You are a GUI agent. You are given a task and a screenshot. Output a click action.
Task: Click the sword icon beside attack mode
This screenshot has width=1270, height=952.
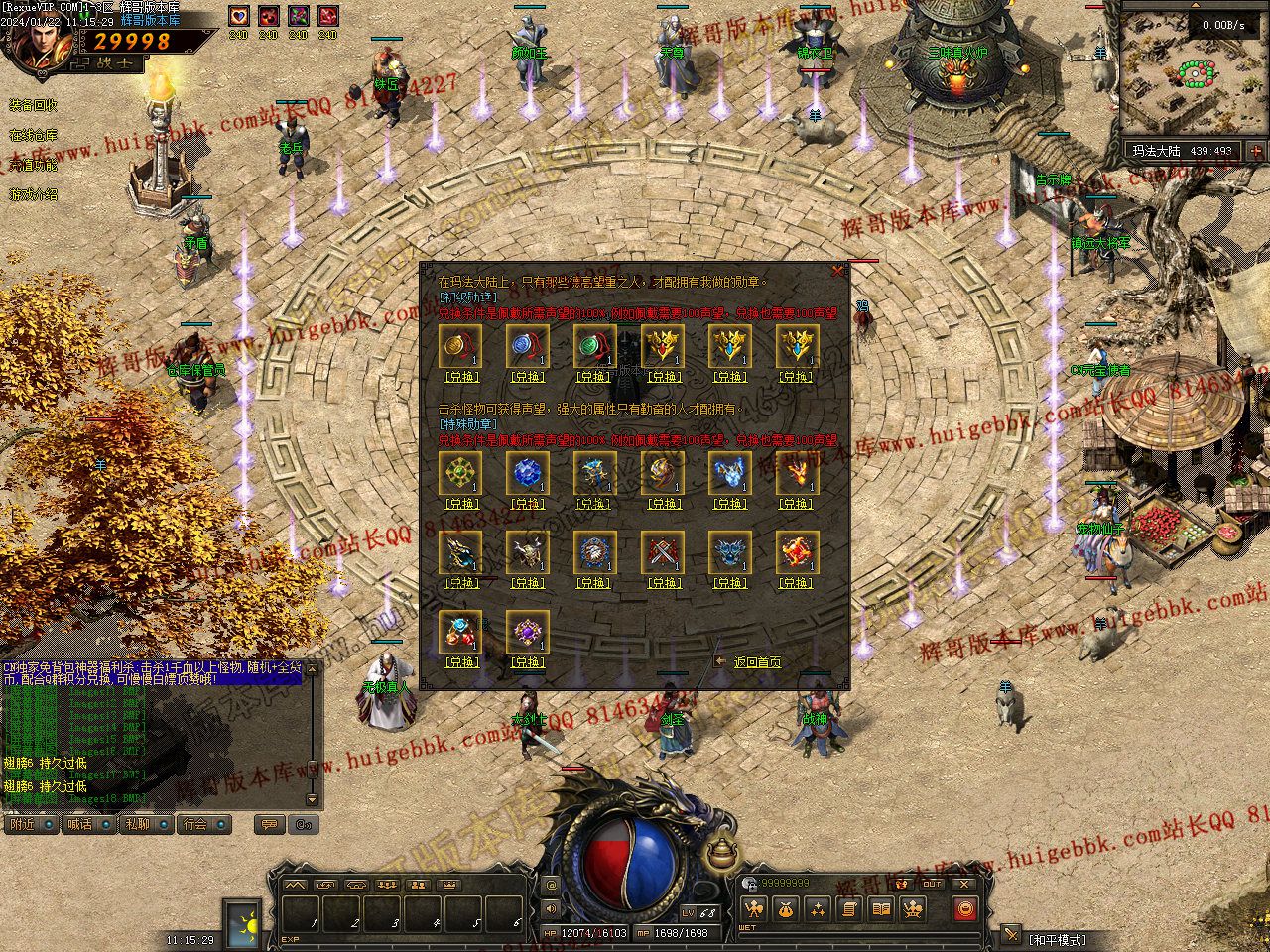pos(1011,934)
